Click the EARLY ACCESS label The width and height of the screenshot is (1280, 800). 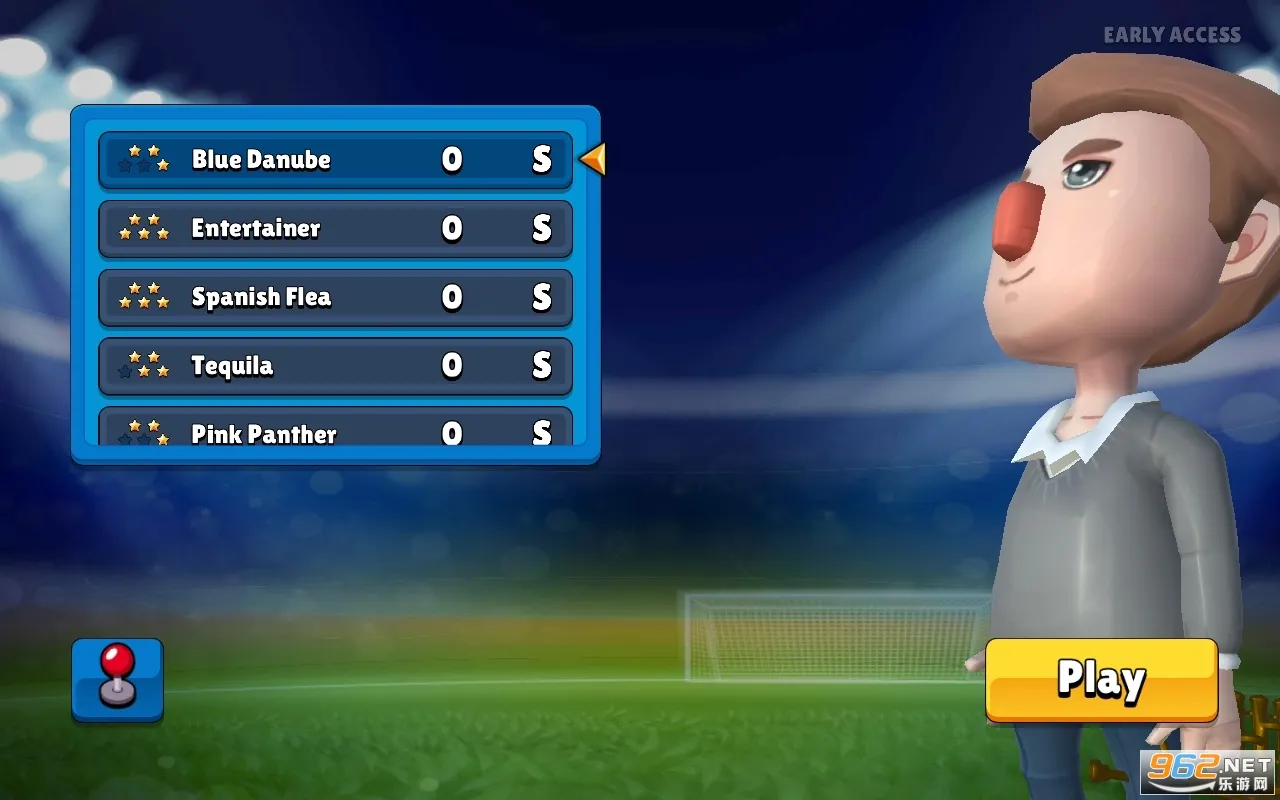(1171, 35)
